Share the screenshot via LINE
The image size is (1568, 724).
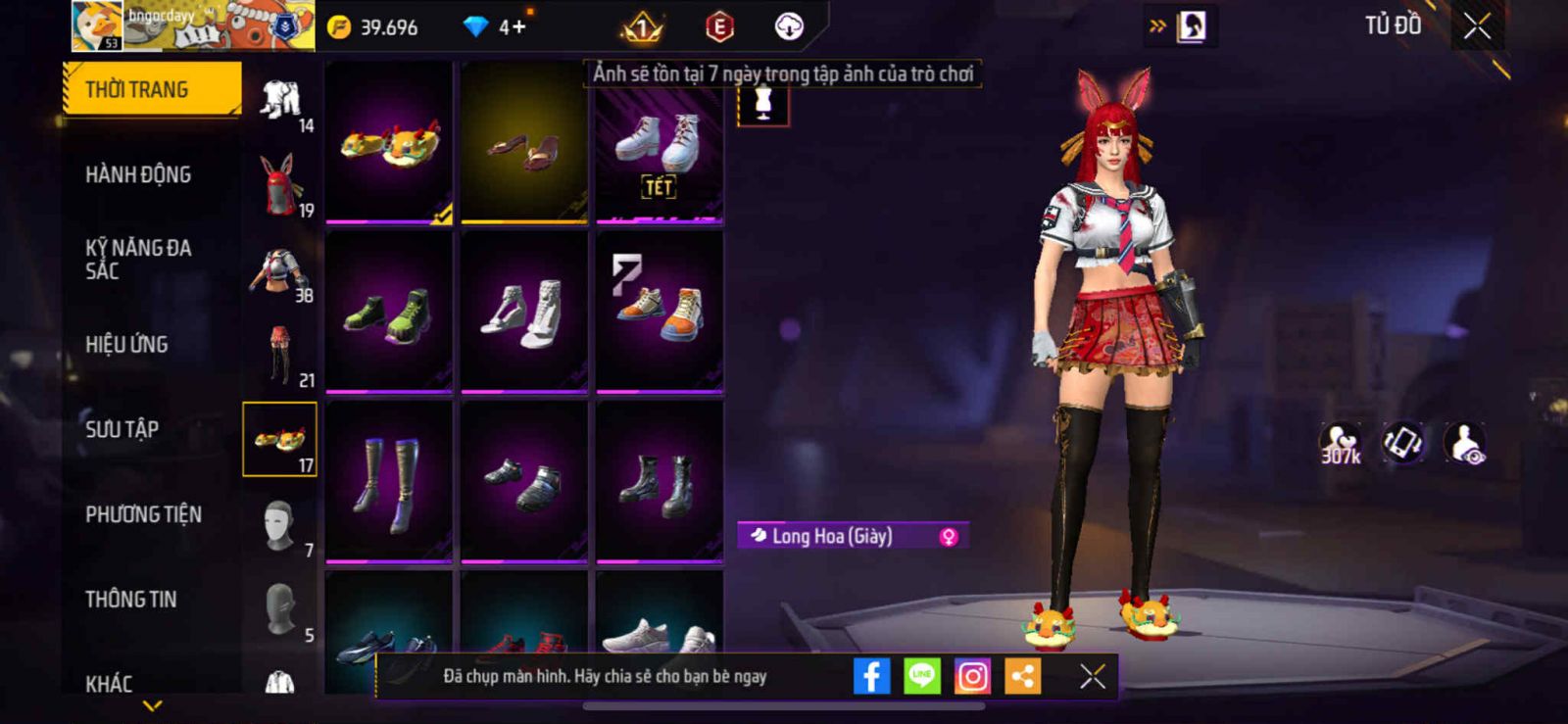[921, 676]
